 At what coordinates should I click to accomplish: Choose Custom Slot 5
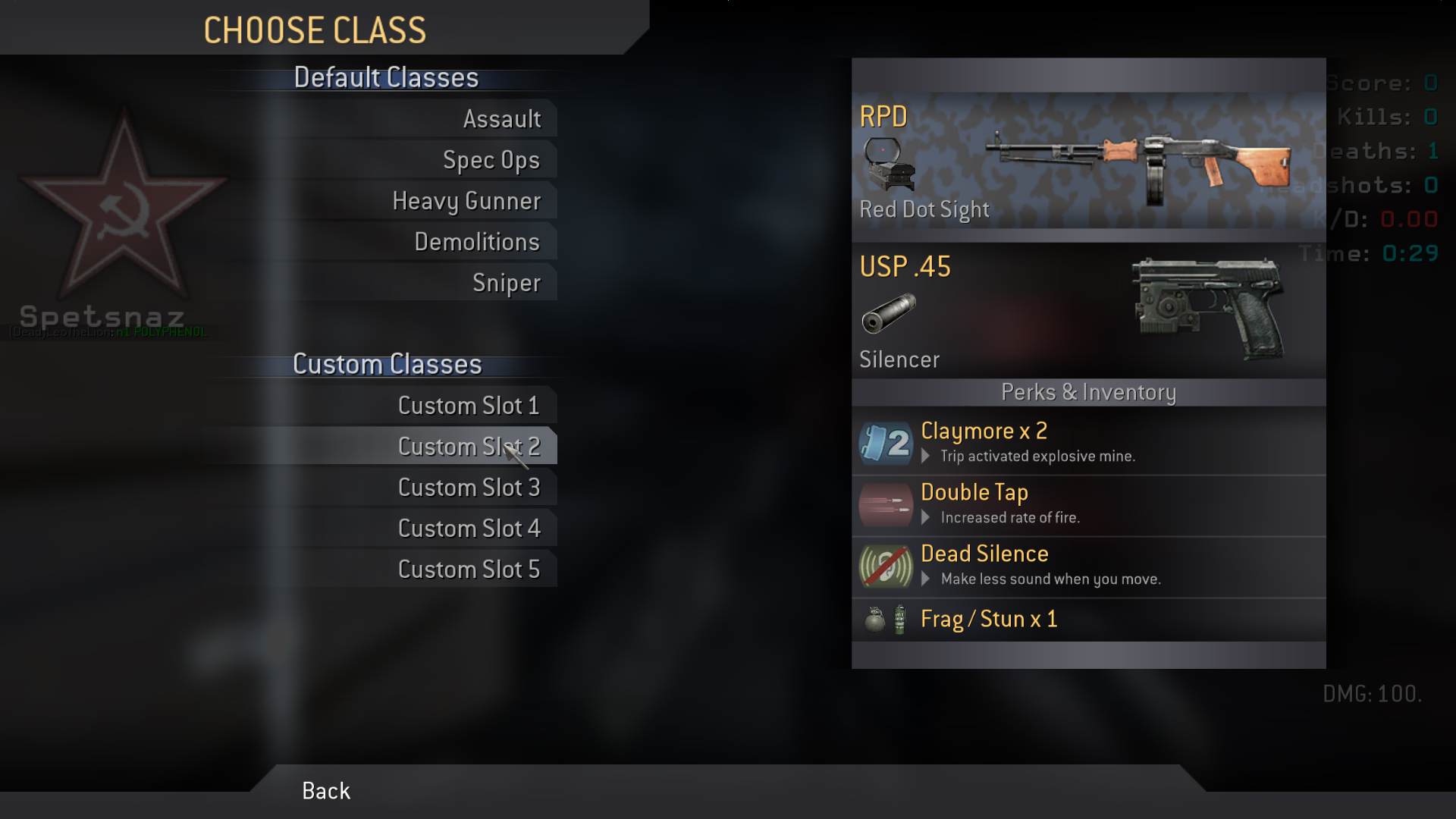469,570
